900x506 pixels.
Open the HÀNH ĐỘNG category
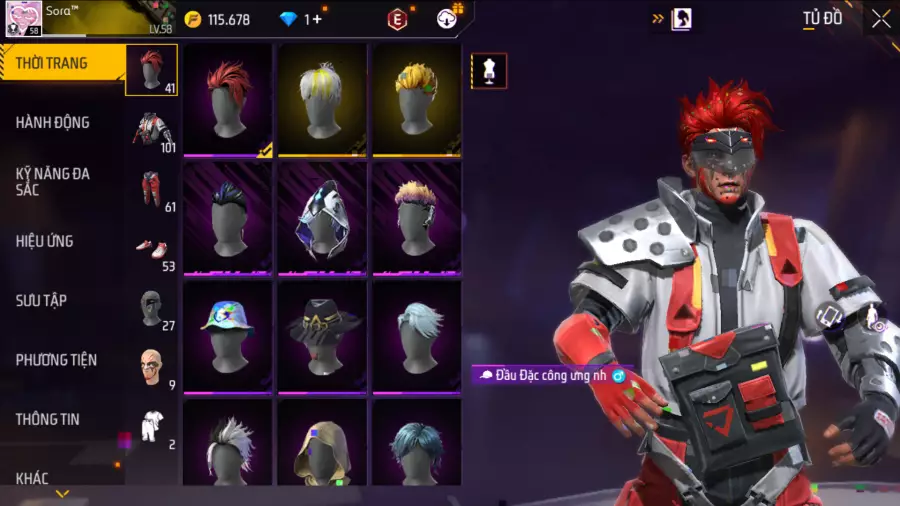[53, 123]
